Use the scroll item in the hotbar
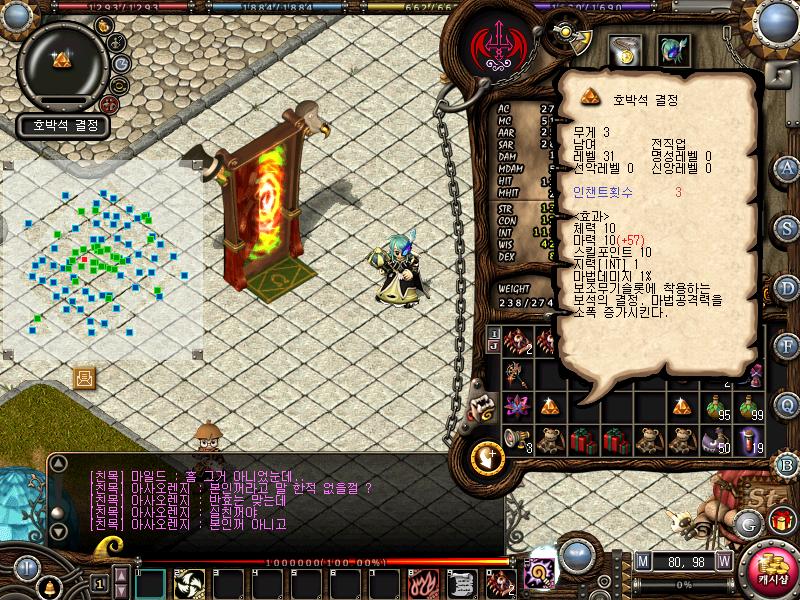 [x=460, y=582]
